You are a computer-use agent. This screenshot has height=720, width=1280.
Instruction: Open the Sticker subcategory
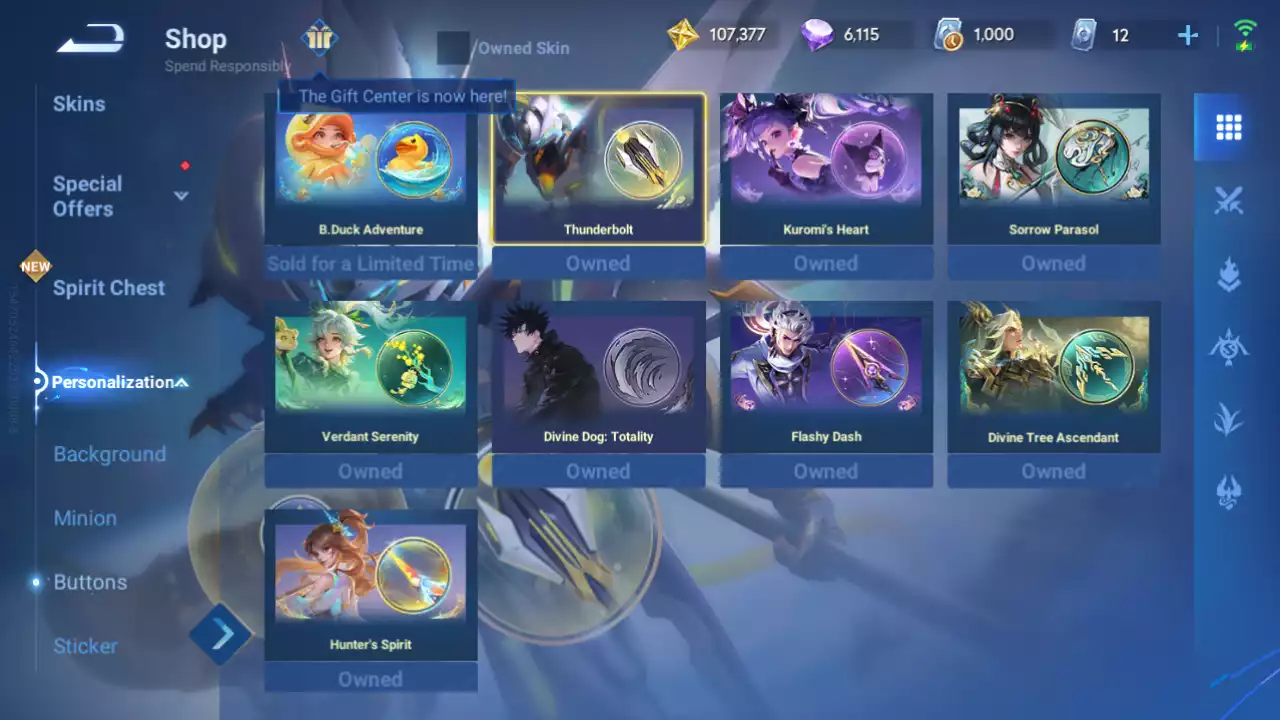pyautogui.click(x=85, y=646)
